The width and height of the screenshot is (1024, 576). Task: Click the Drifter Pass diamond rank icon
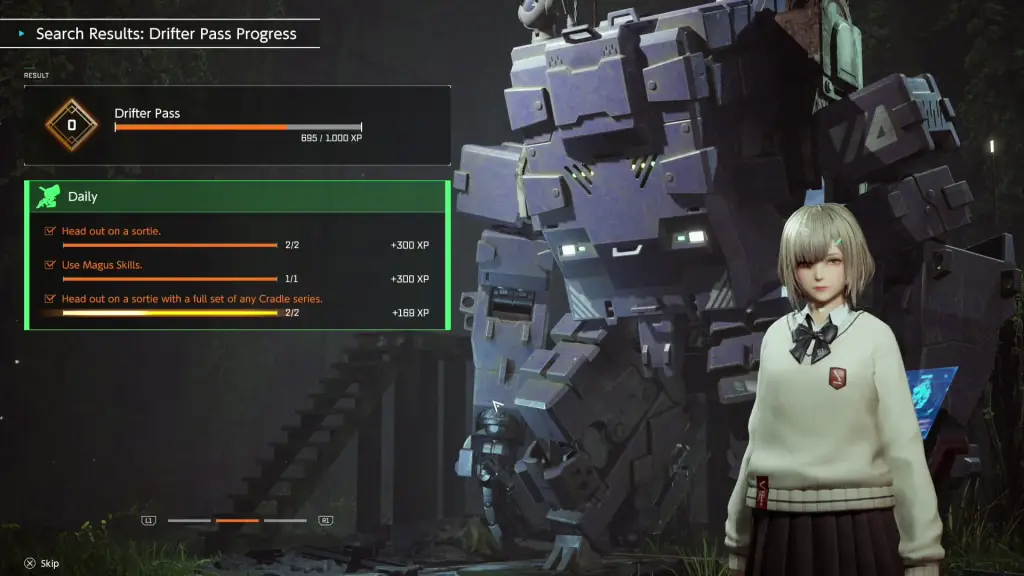click(71, 125)
